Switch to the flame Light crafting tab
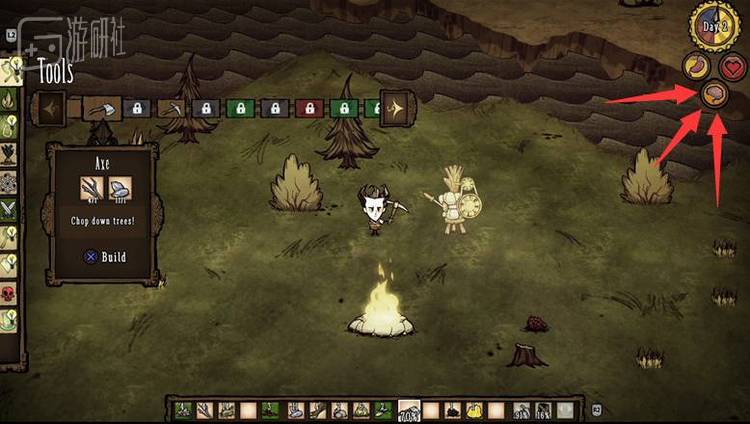The width and height of the screenshot is (750, 424). pyautogui.click(x=11, y=100)
